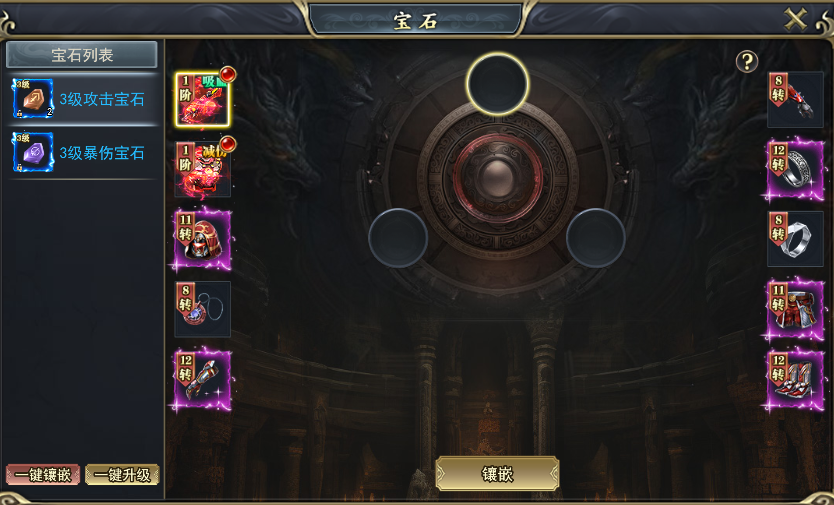
Task: Select the red belt equipment slot
Action: (x=795, y=309)
